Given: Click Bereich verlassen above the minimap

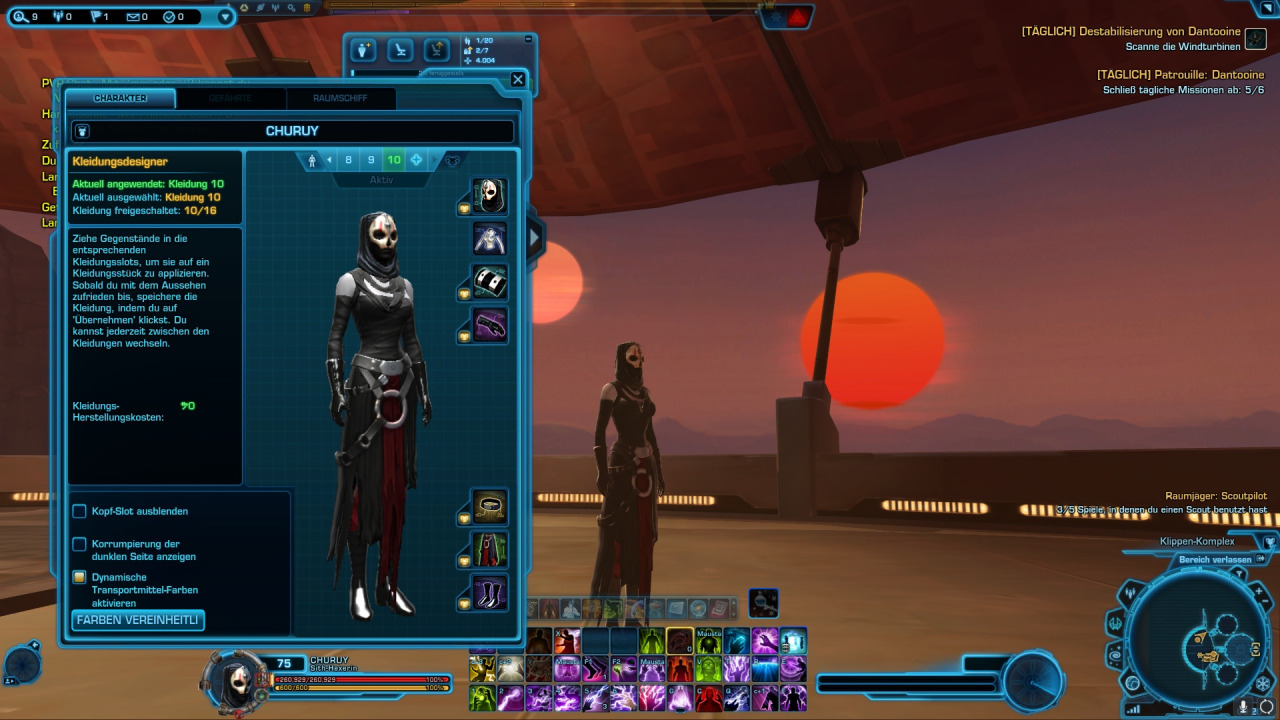Looking at the screenshot, I should click(1215, 559).
